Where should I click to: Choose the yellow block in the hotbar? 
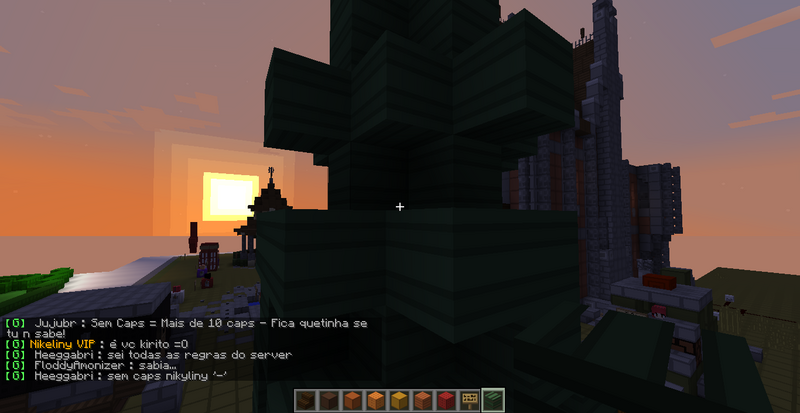pos(400,401)
